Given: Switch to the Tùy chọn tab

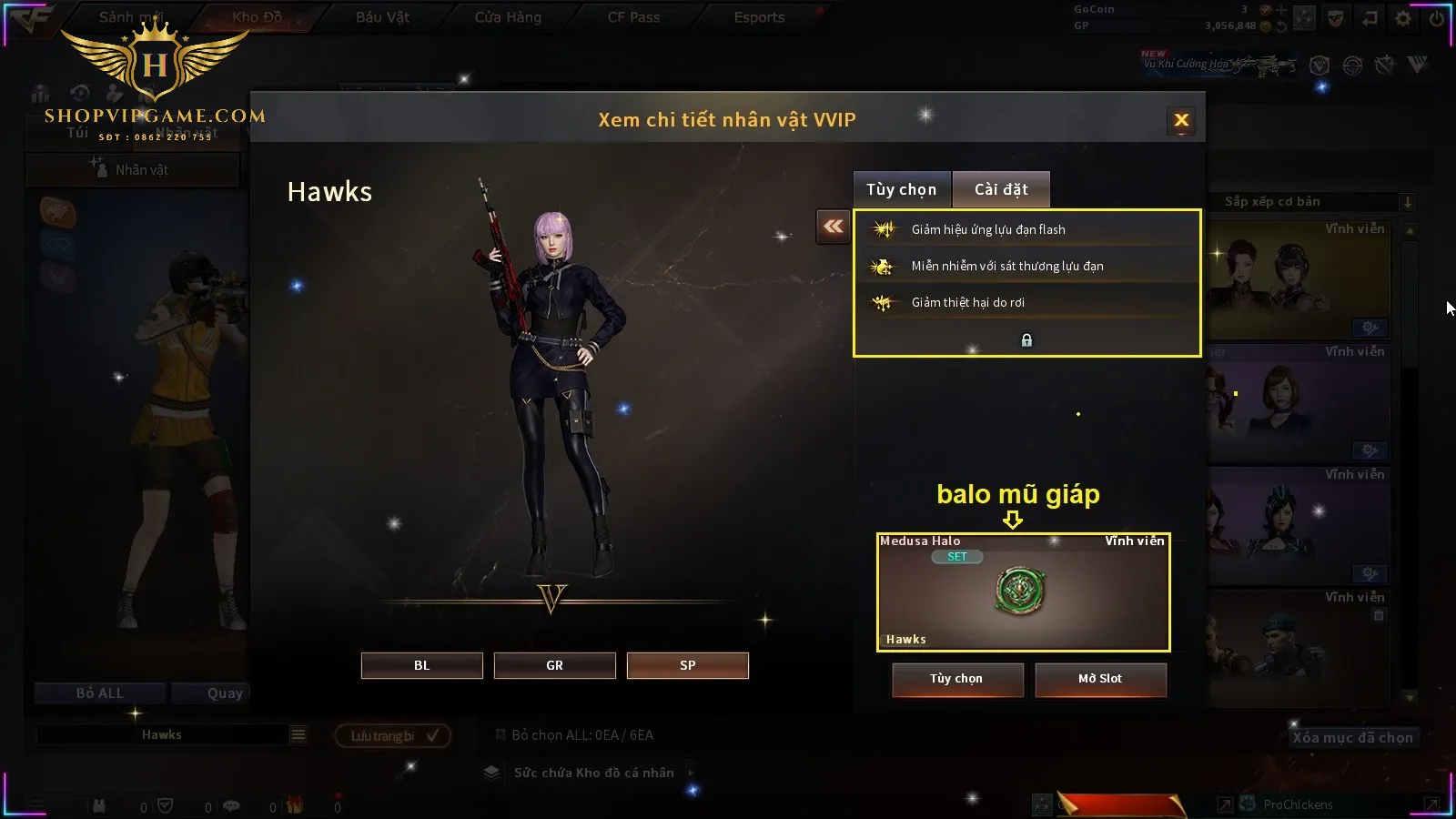Looking at the screenshot, I should [x=901, y=189].
